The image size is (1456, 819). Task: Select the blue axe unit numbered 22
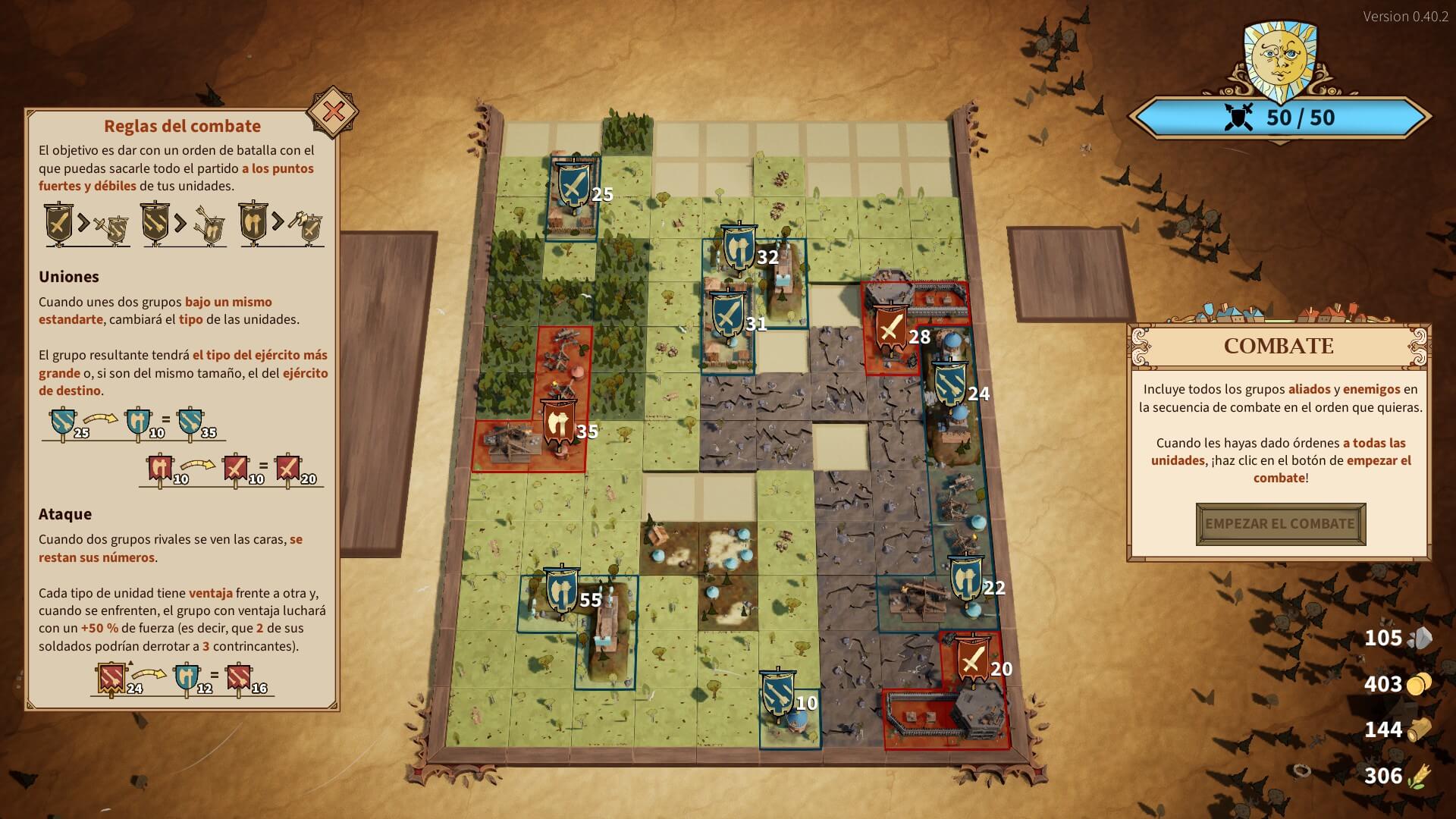tap(965, 579)
